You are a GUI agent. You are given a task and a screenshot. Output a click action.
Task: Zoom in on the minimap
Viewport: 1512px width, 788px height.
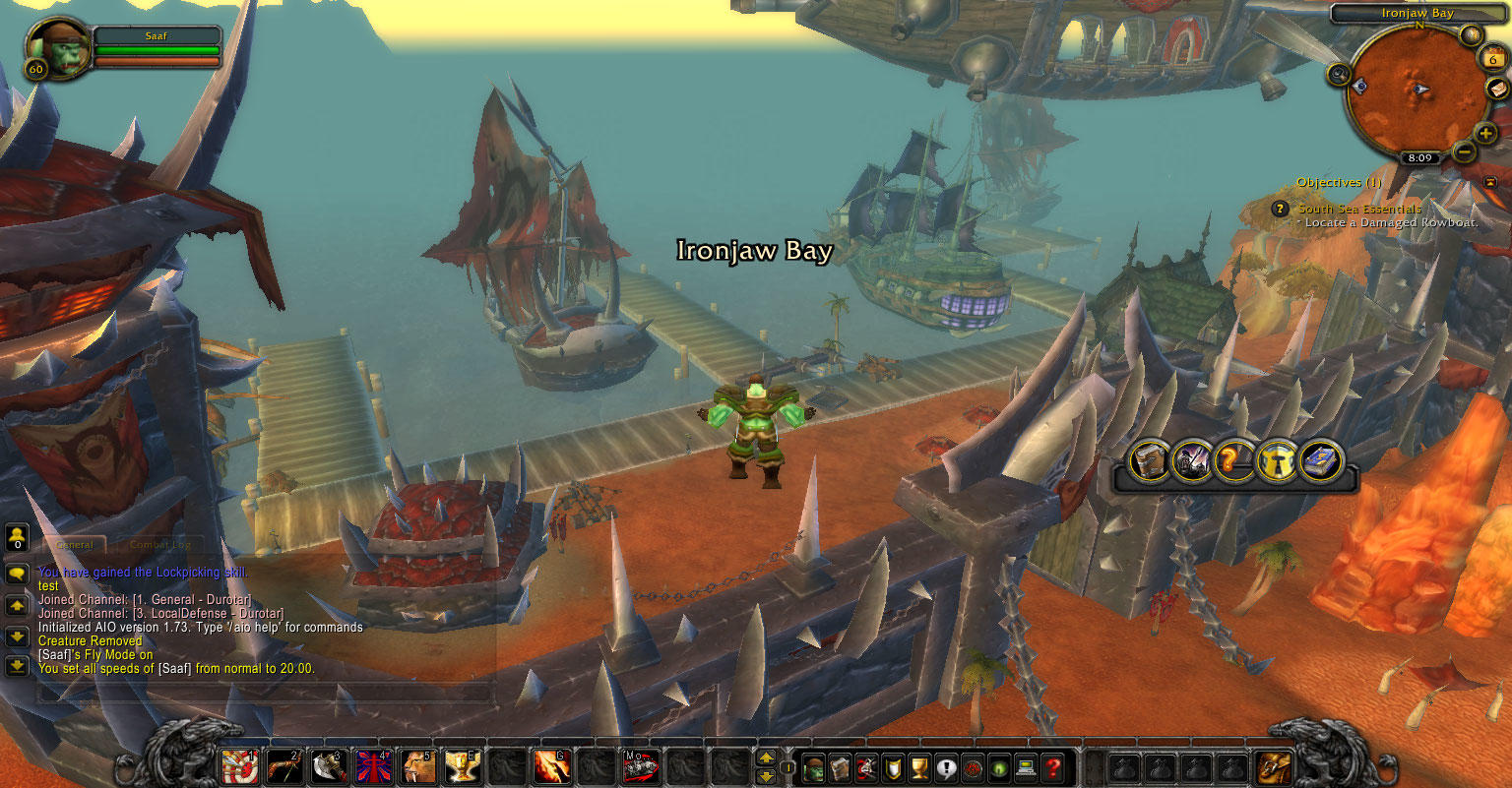tap(1485, 133)
